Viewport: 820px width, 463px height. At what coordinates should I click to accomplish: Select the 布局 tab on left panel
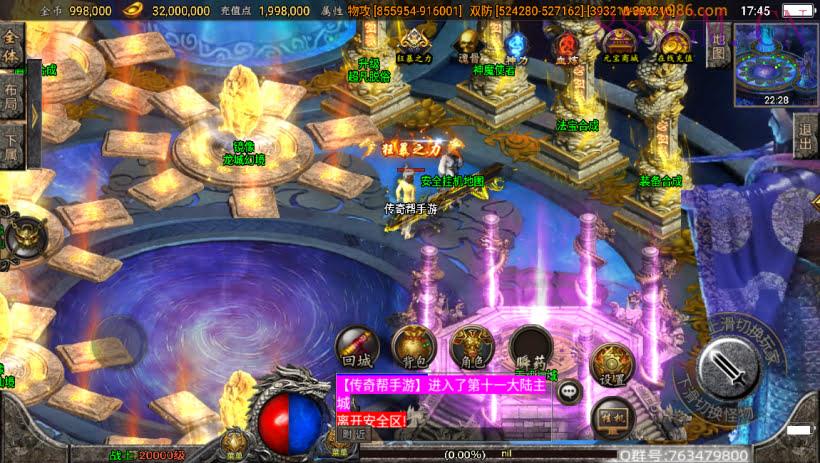pos(11,98)
